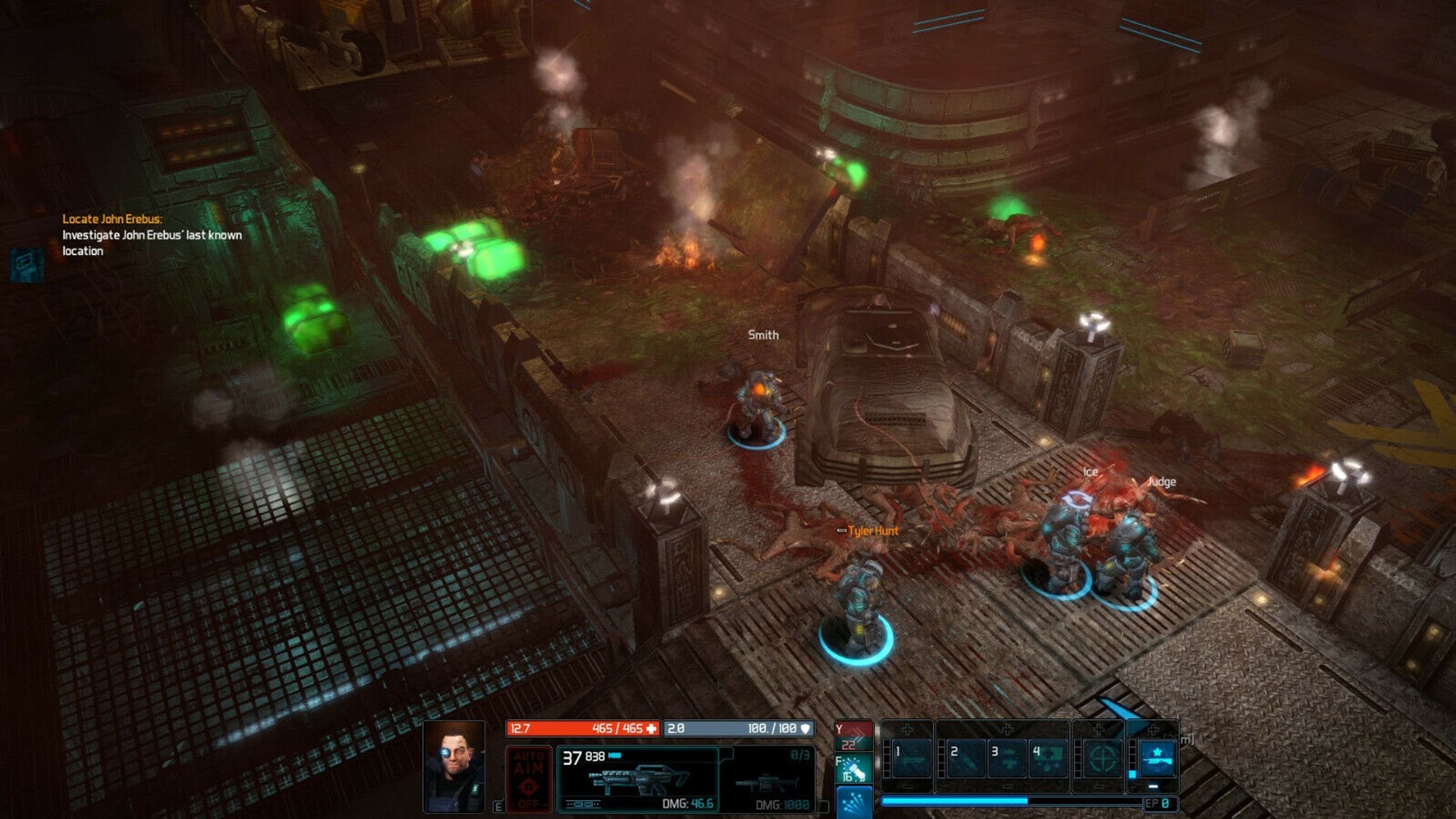Image resolution: width=1456 pixels, height=819 pixels.
Task: Use the Y item slot showing 22
Action: point(853,737)
